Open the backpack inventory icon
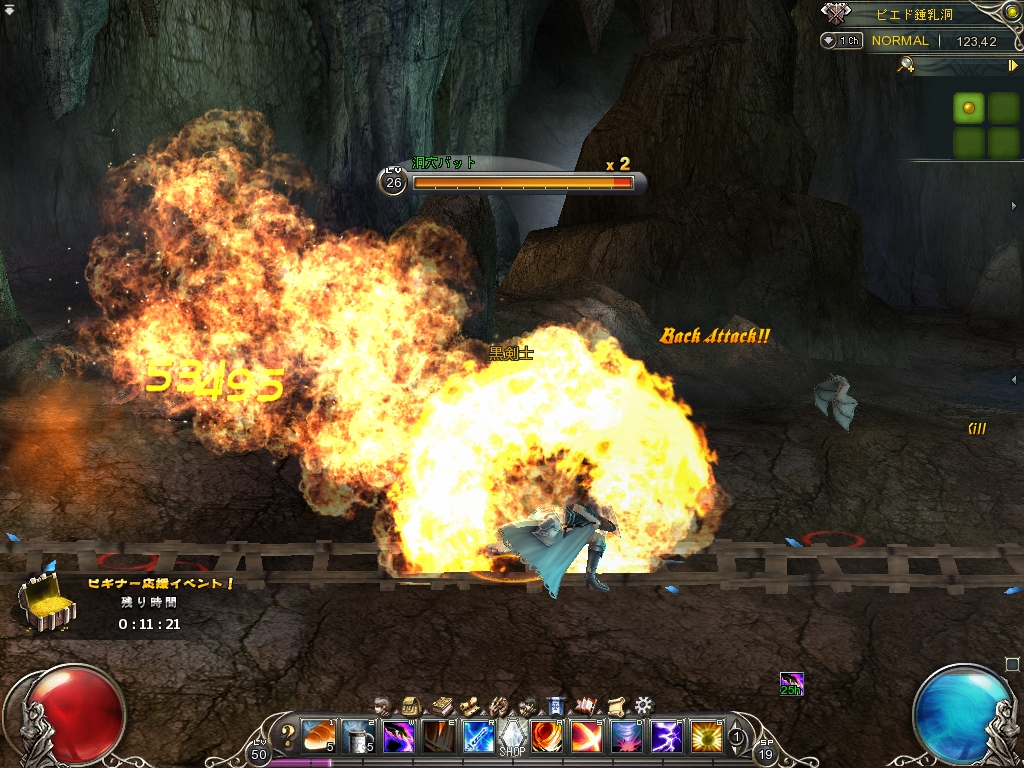Viewport: 1024px width, 768px height. click(x=409, y=705)
